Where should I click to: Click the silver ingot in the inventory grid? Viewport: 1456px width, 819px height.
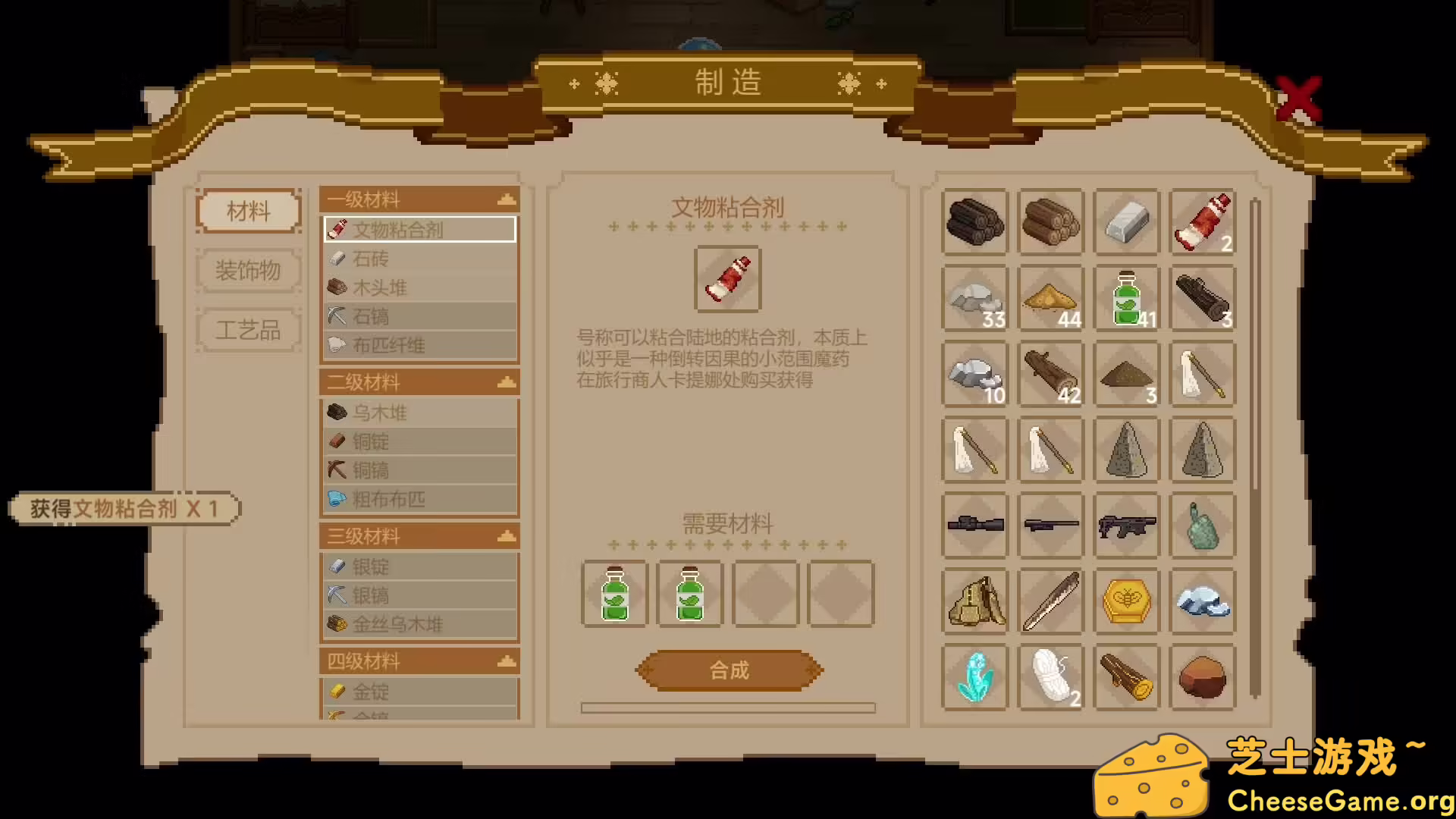(x=1127, y=222)
